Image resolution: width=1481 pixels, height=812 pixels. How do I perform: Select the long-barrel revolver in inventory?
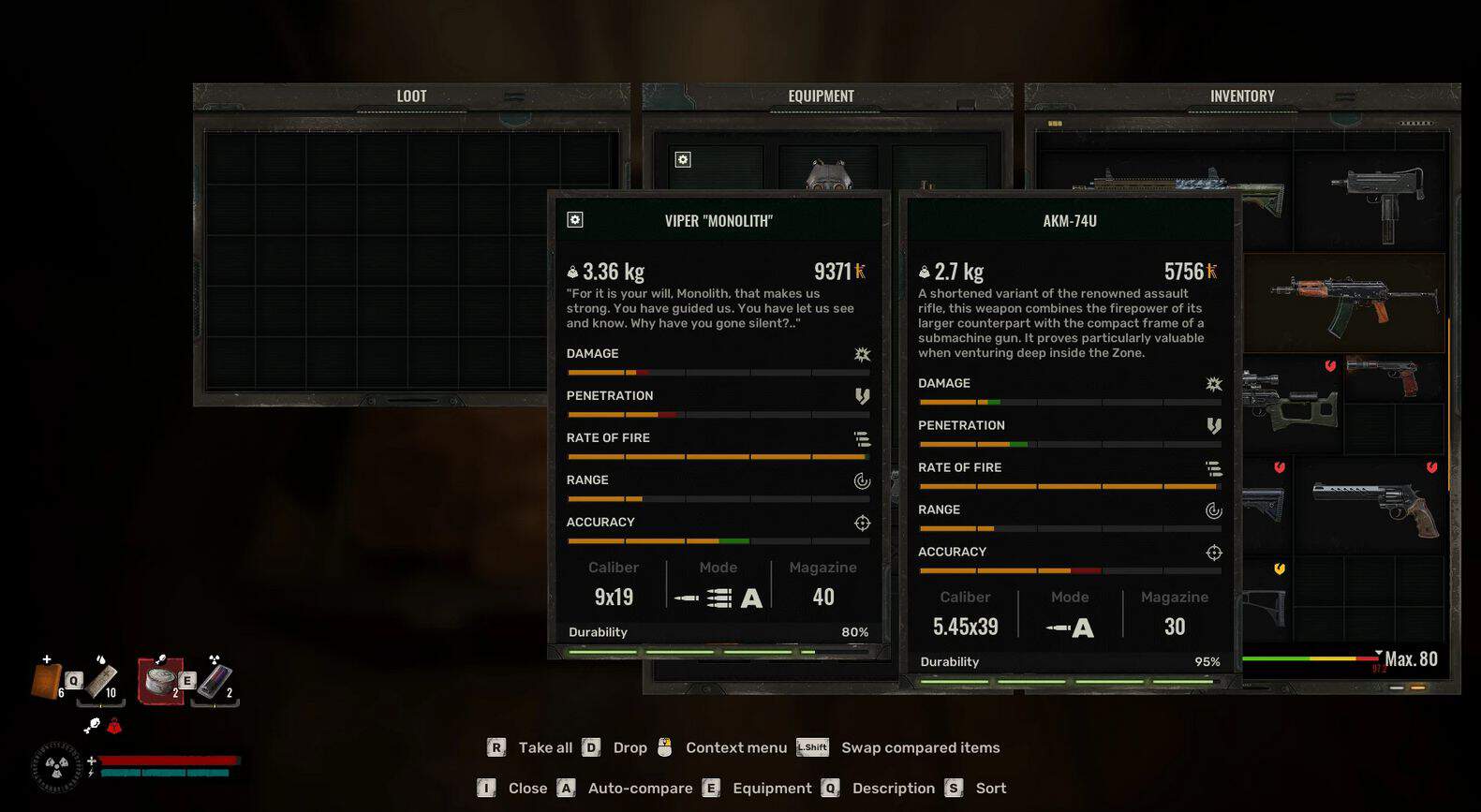(1375, 507)
